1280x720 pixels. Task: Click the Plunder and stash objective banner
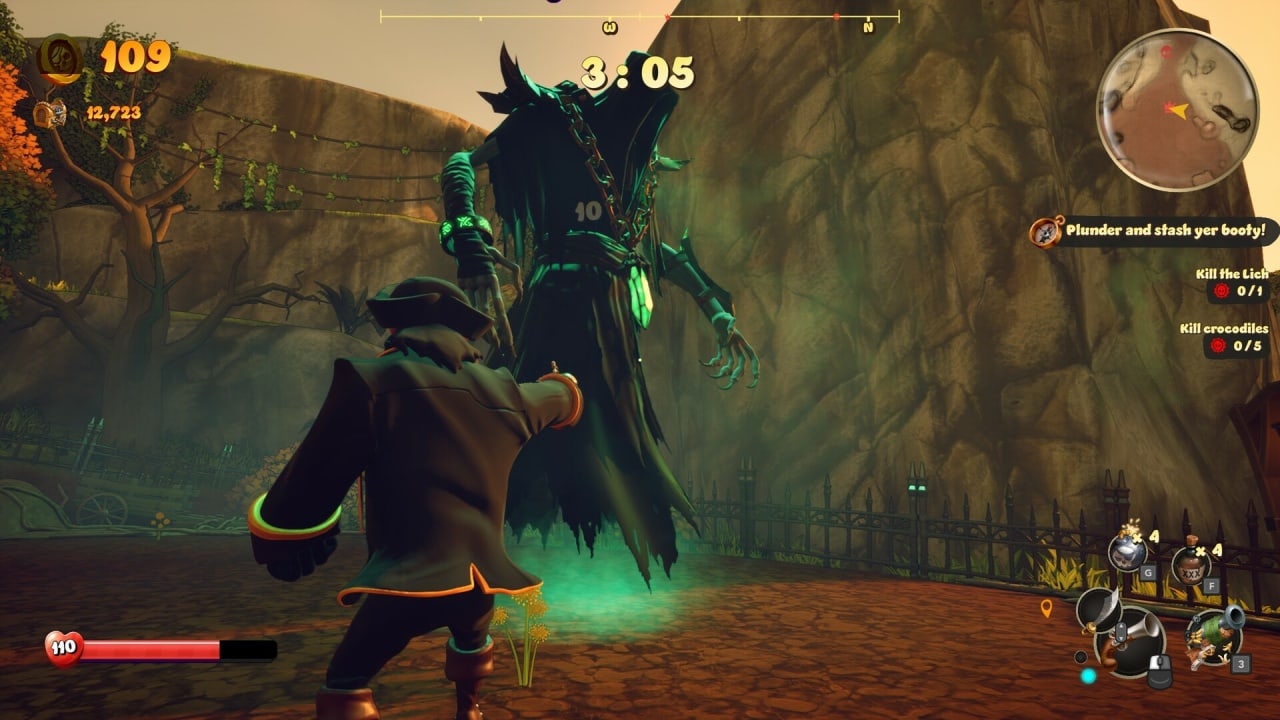coord(1157,232)
